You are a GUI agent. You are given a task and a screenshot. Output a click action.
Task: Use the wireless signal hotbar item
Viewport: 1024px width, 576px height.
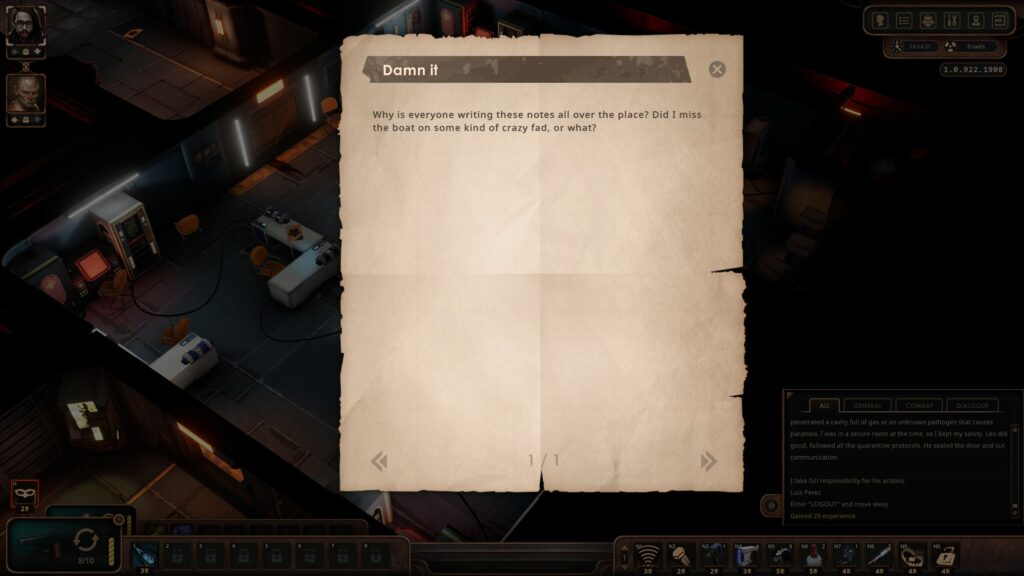650,554
